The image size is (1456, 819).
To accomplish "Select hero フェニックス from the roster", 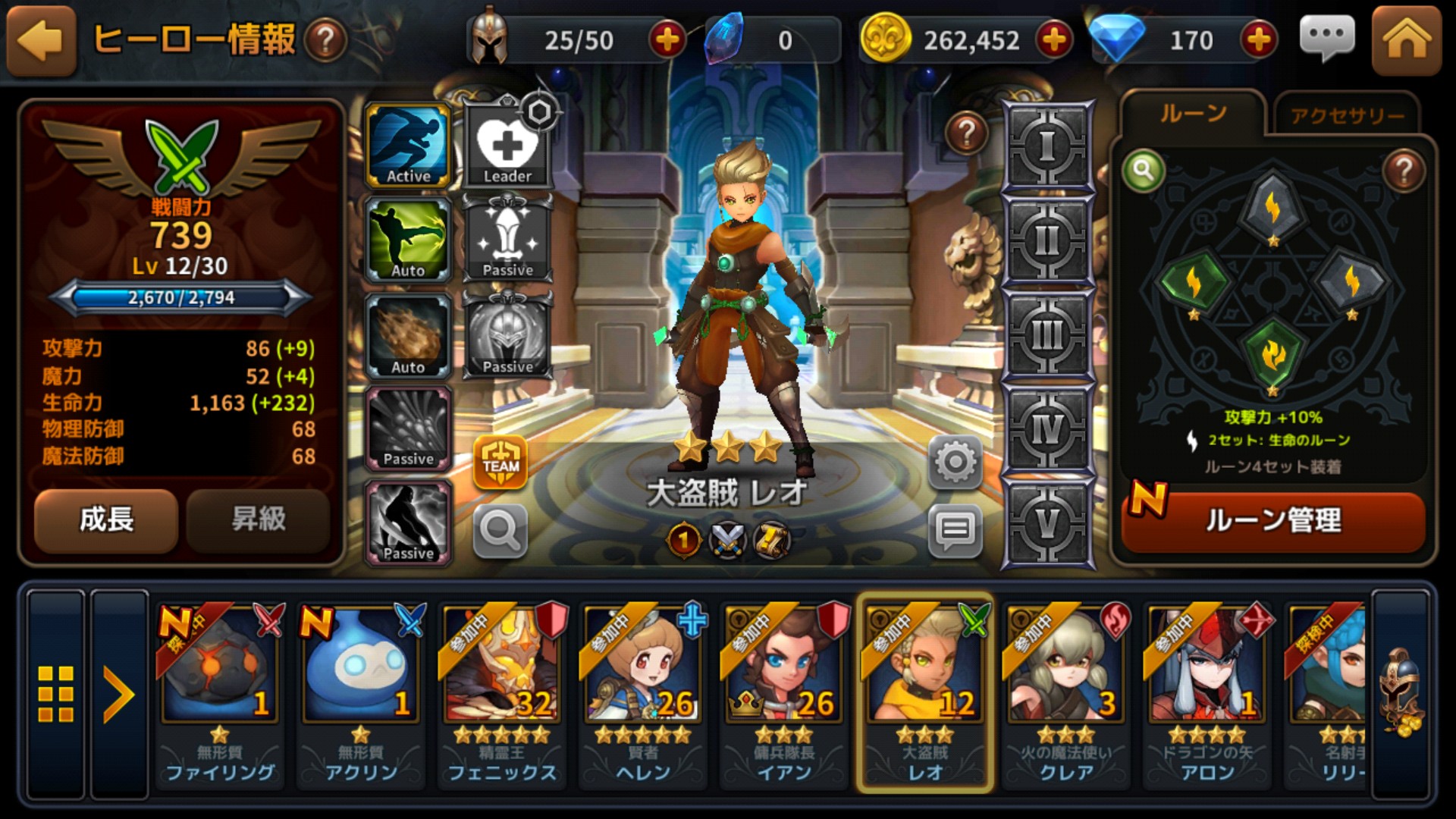I will point(501,690).
